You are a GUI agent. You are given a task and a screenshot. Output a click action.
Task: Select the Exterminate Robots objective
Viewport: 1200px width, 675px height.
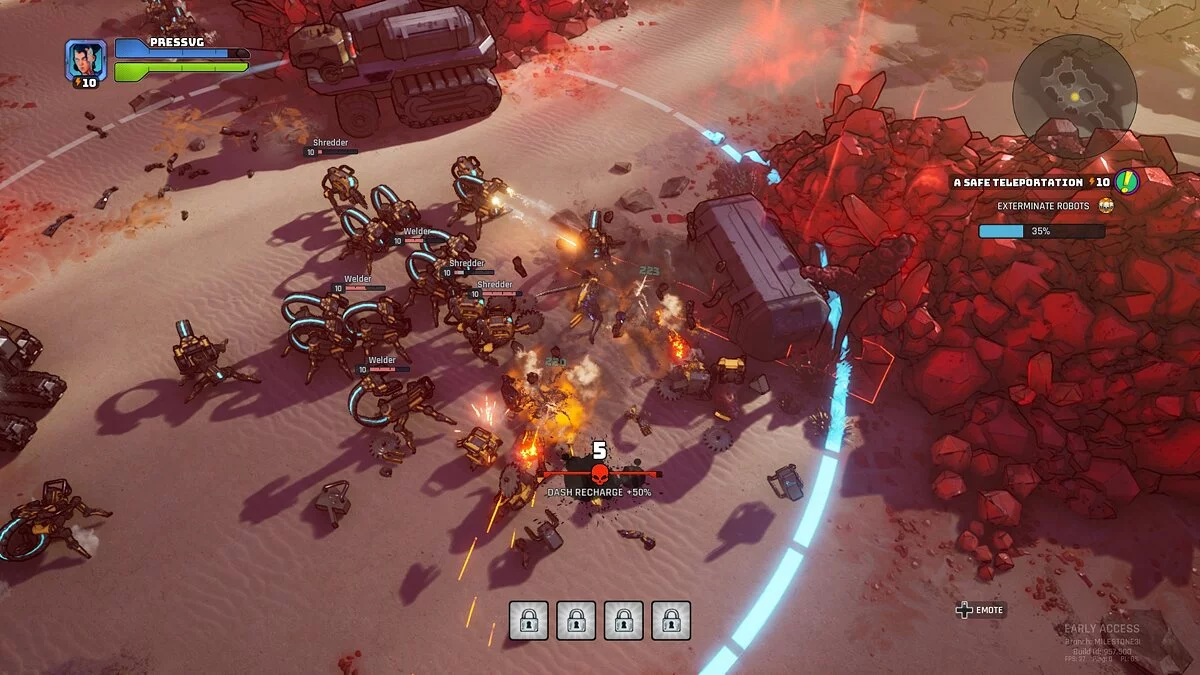(x=1044, y=206)
